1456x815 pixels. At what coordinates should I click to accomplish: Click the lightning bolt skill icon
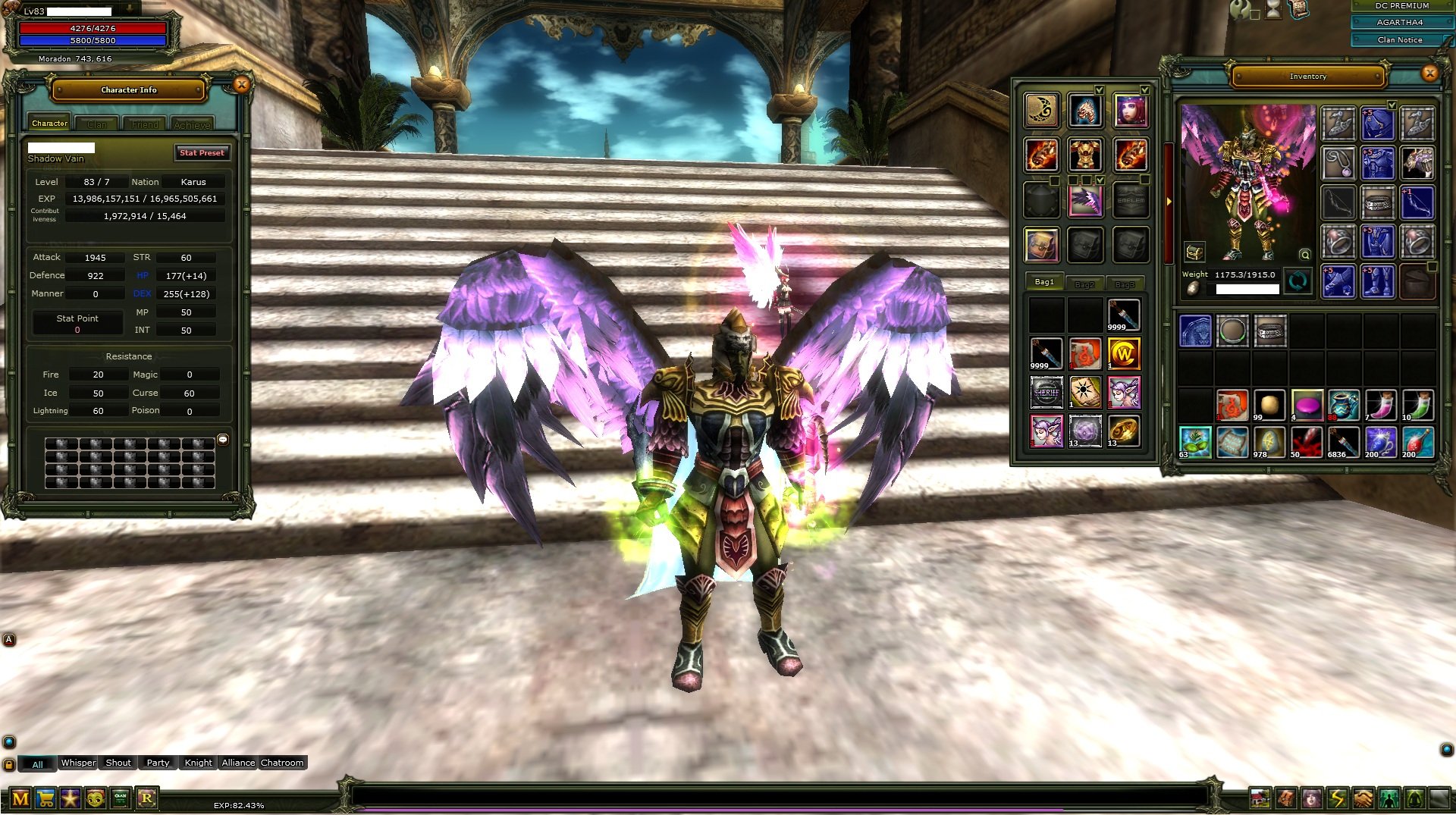[1337, 798]
